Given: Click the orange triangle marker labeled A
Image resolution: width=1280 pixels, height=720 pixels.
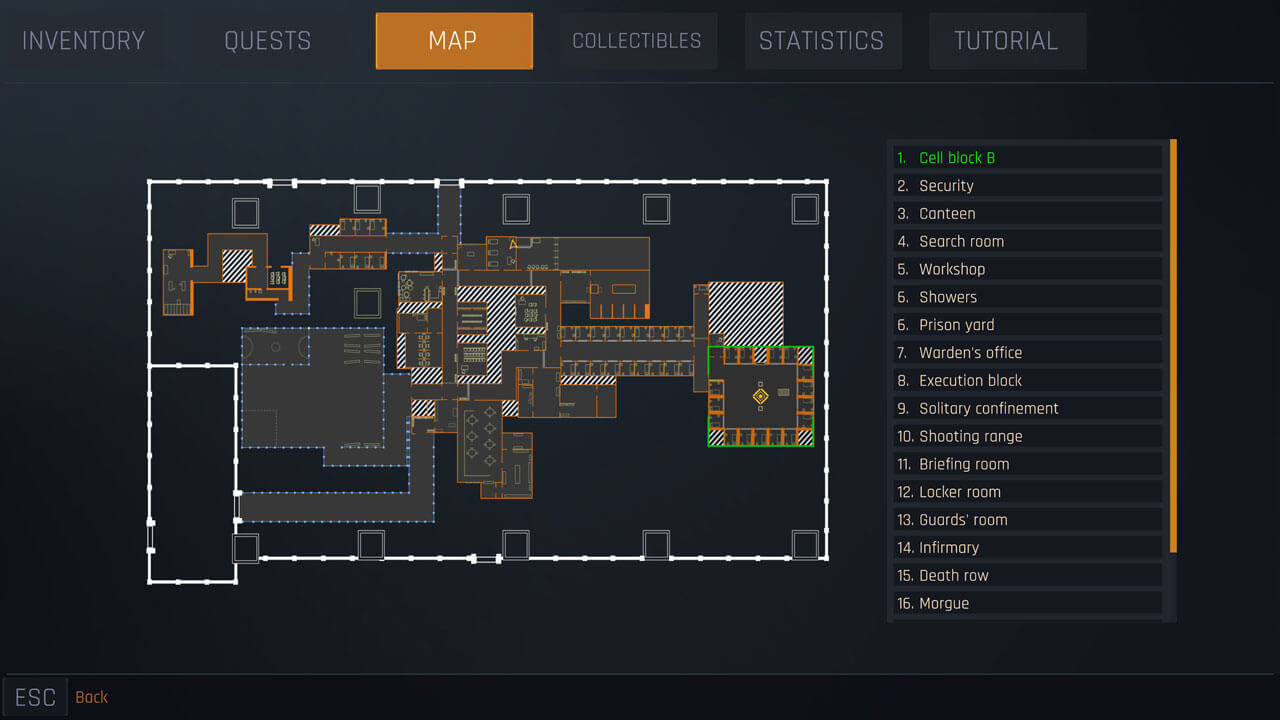Looking at the screenshot, I should click(x=513, y=243).
